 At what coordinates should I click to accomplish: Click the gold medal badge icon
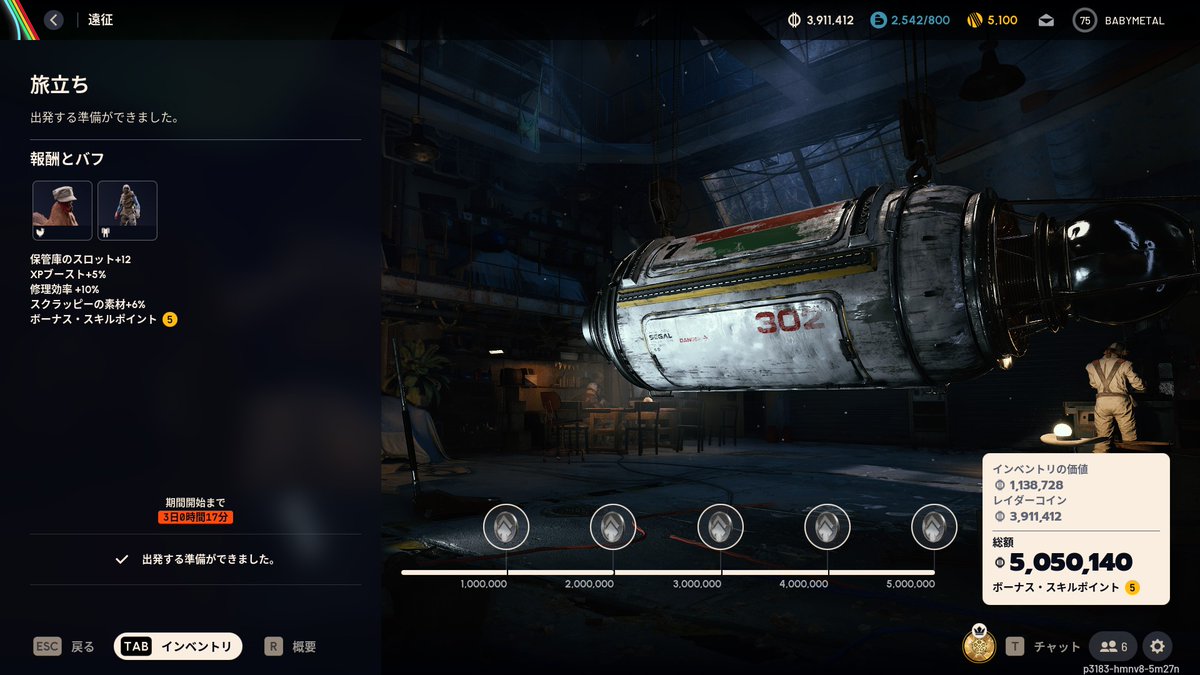tap(979, 645)
